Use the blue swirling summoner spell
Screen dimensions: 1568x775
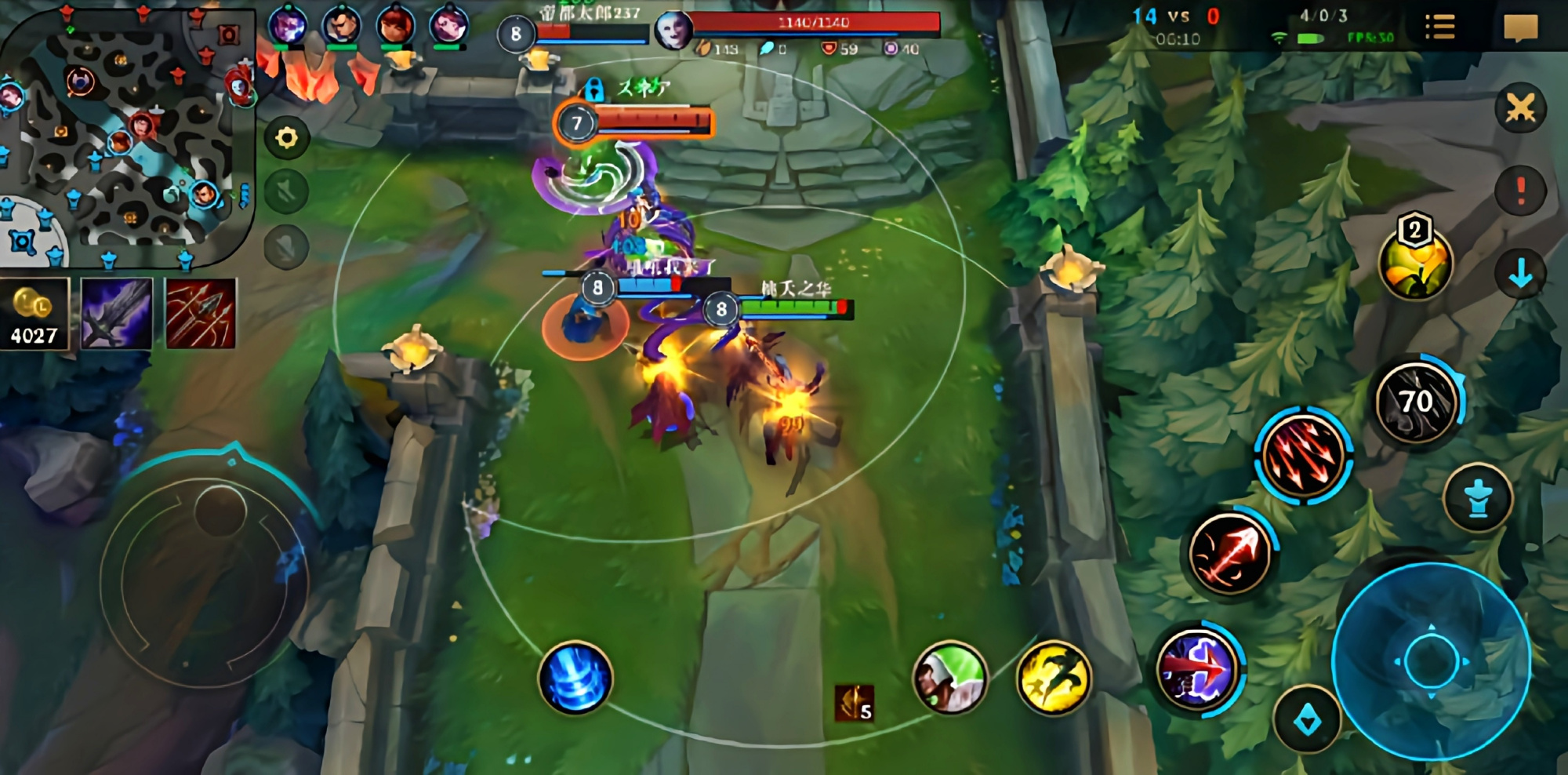tap(575, 678)
